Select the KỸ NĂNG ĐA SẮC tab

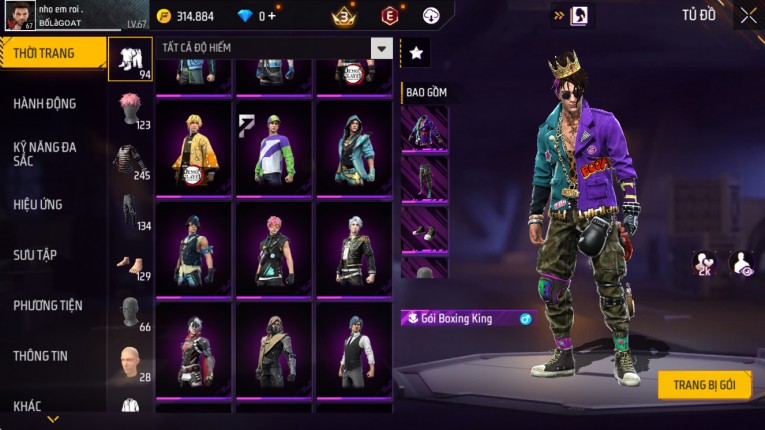tap(44, 153)
